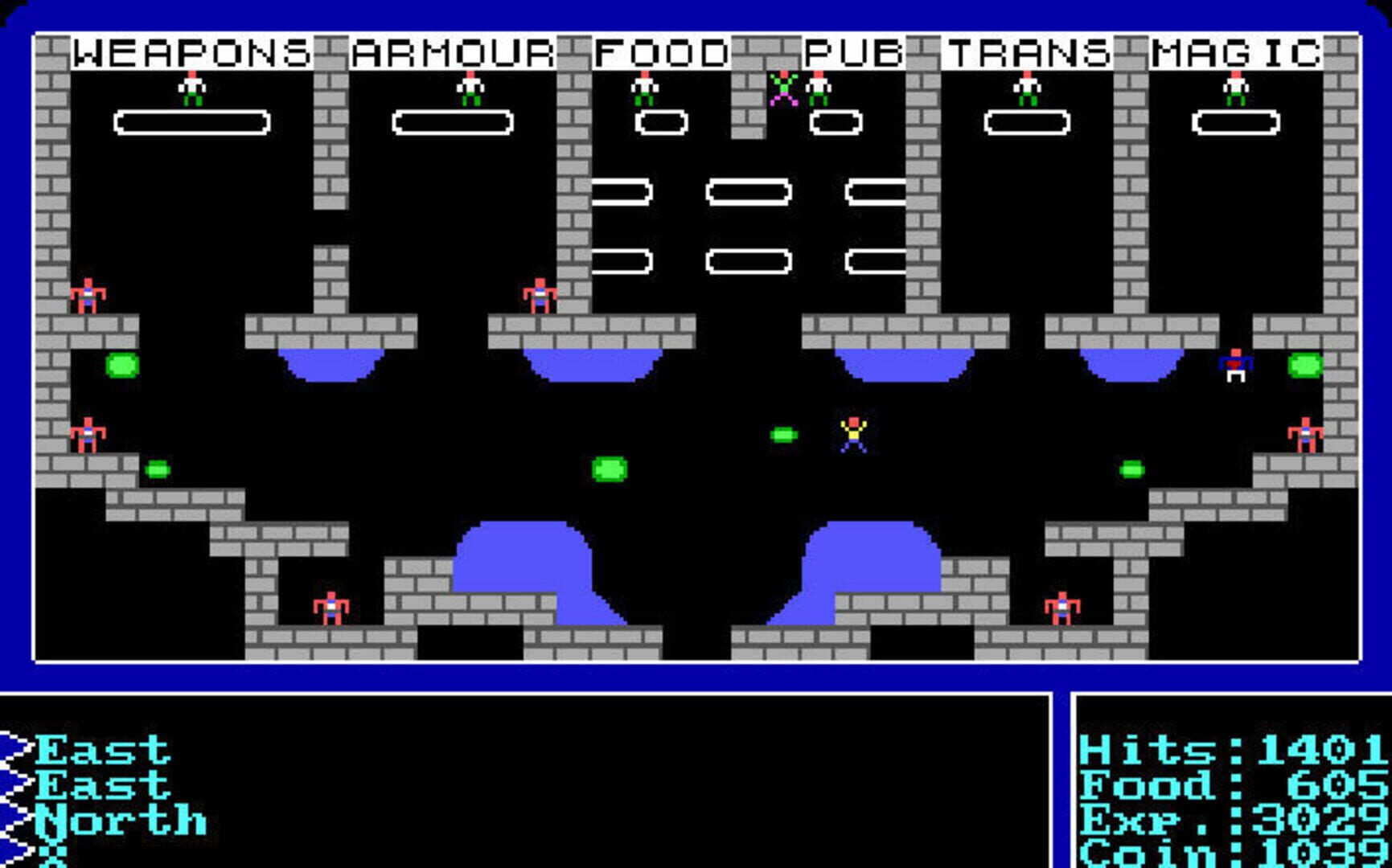Click the WEAPONS shopkeeper behind his counter

192,88
